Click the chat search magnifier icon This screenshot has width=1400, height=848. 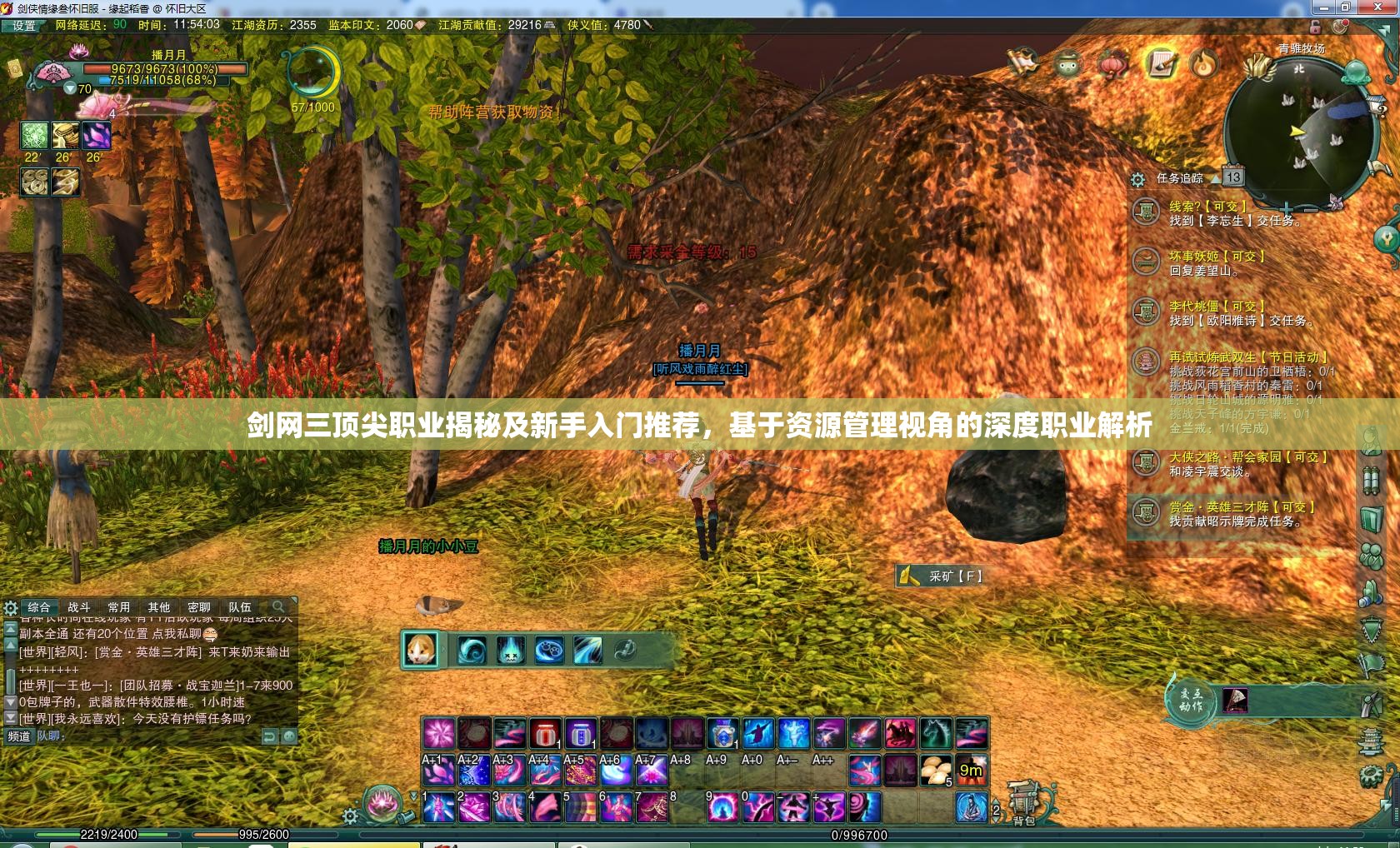[x=278, y=606]
